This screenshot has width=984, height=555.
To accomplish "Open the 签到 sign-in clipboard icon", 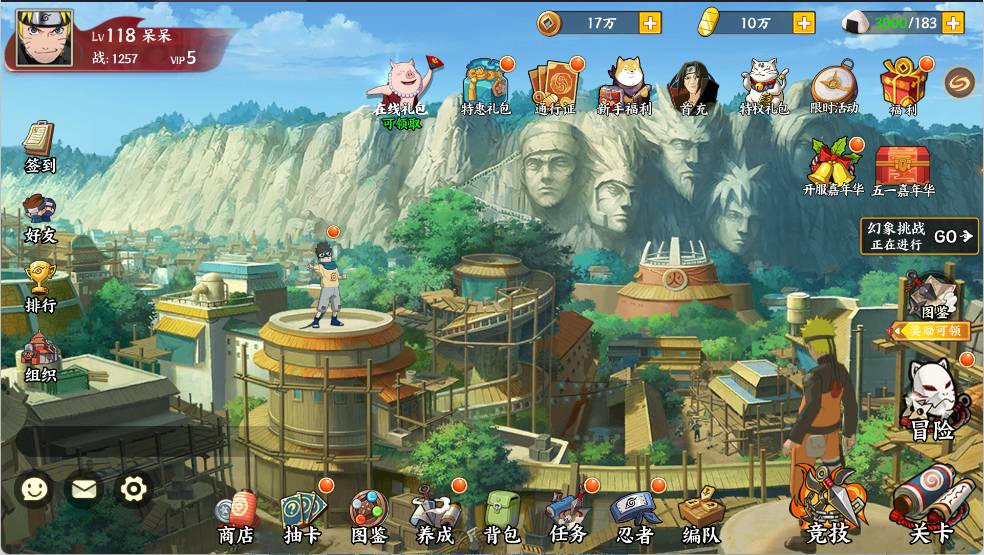I will (x=39, y=145).
